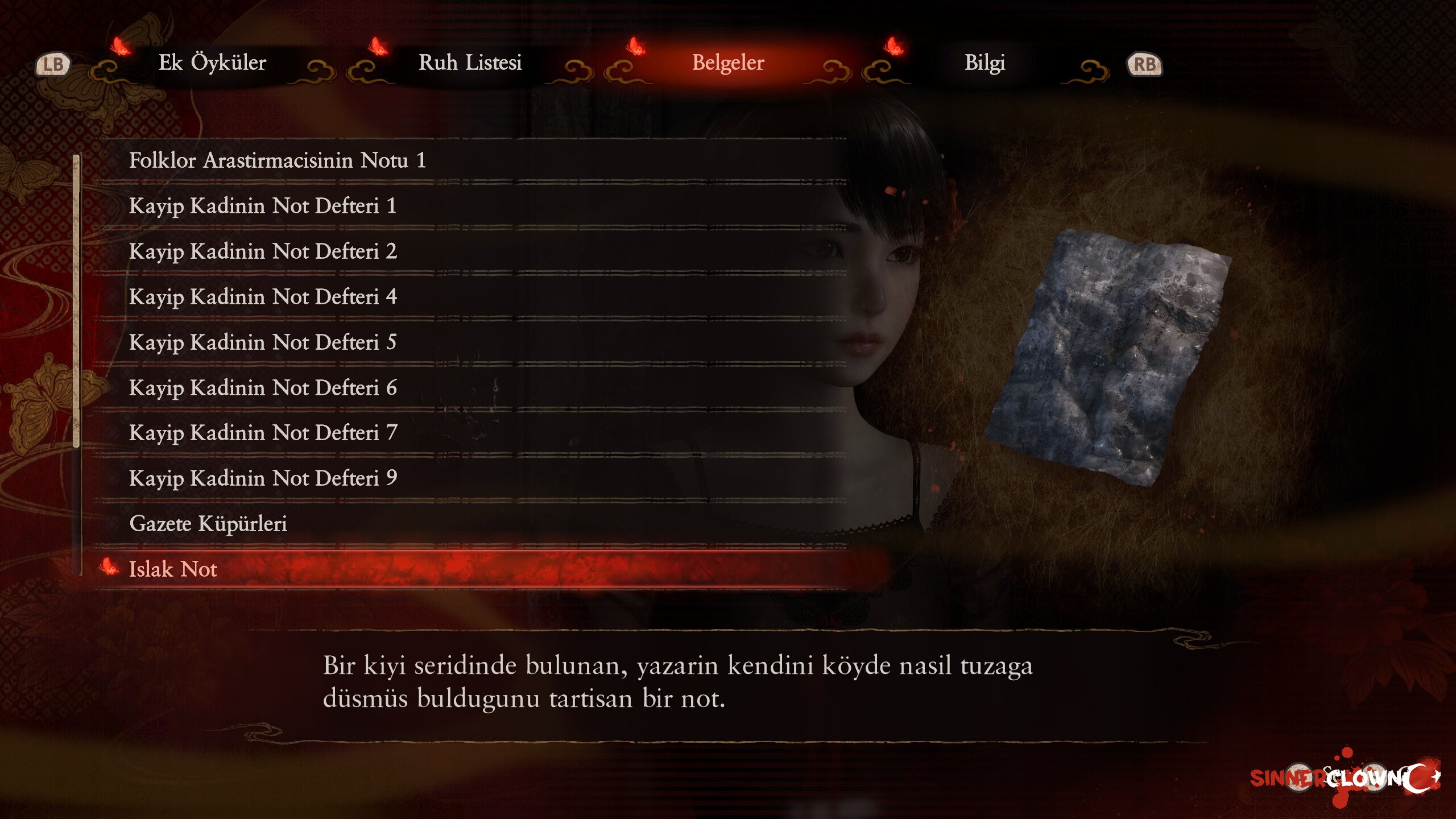Open Kayip Kadinin Not Defteri 9

[262, 478]
